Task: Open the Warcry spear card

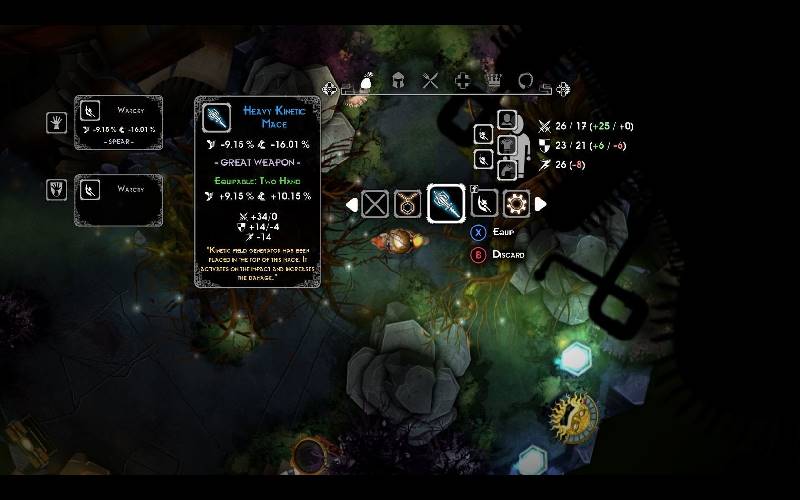Action: pos(119,122)
